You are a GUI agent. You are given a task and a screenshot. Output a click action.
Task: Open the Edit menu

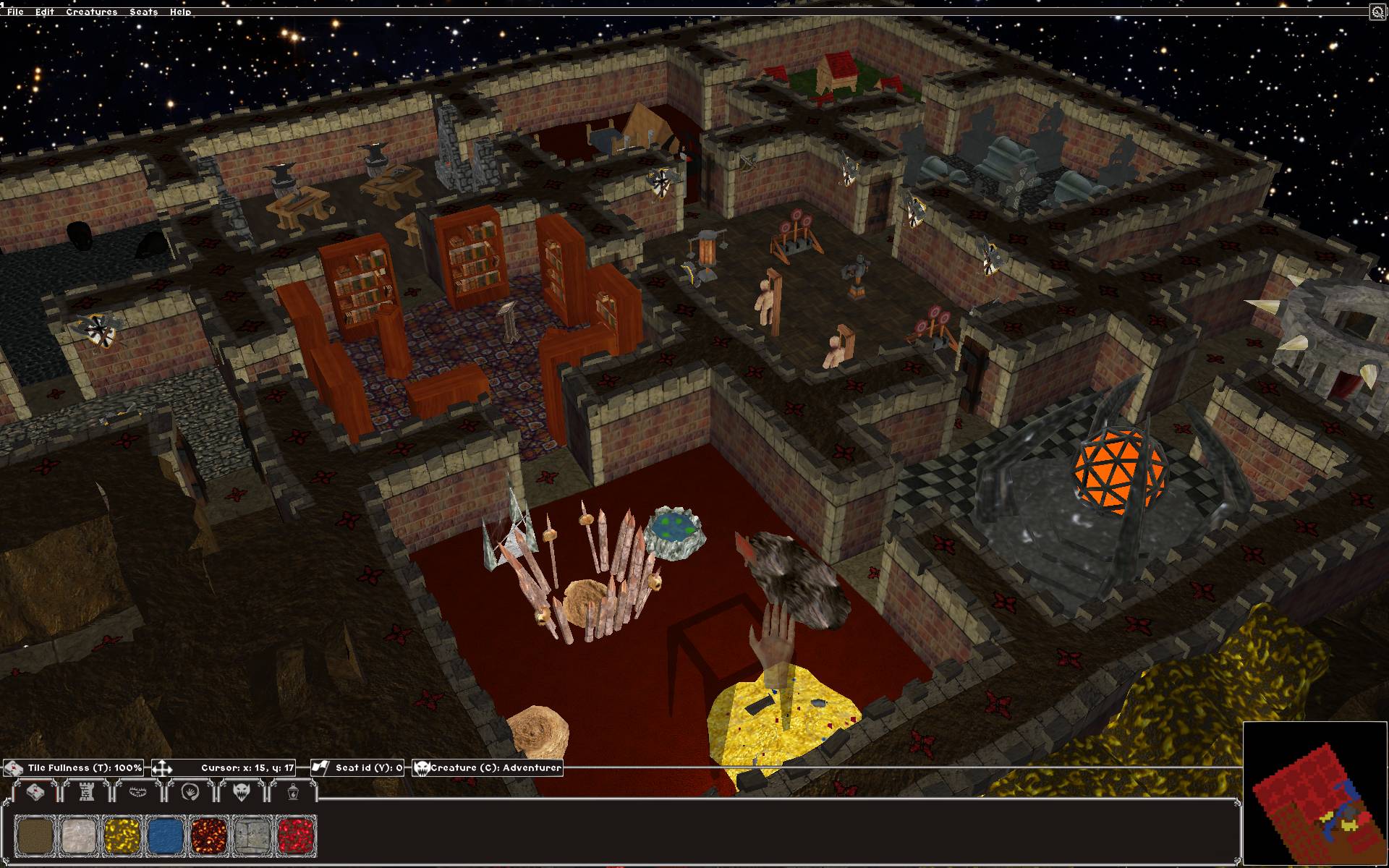[x=44, y=12]
